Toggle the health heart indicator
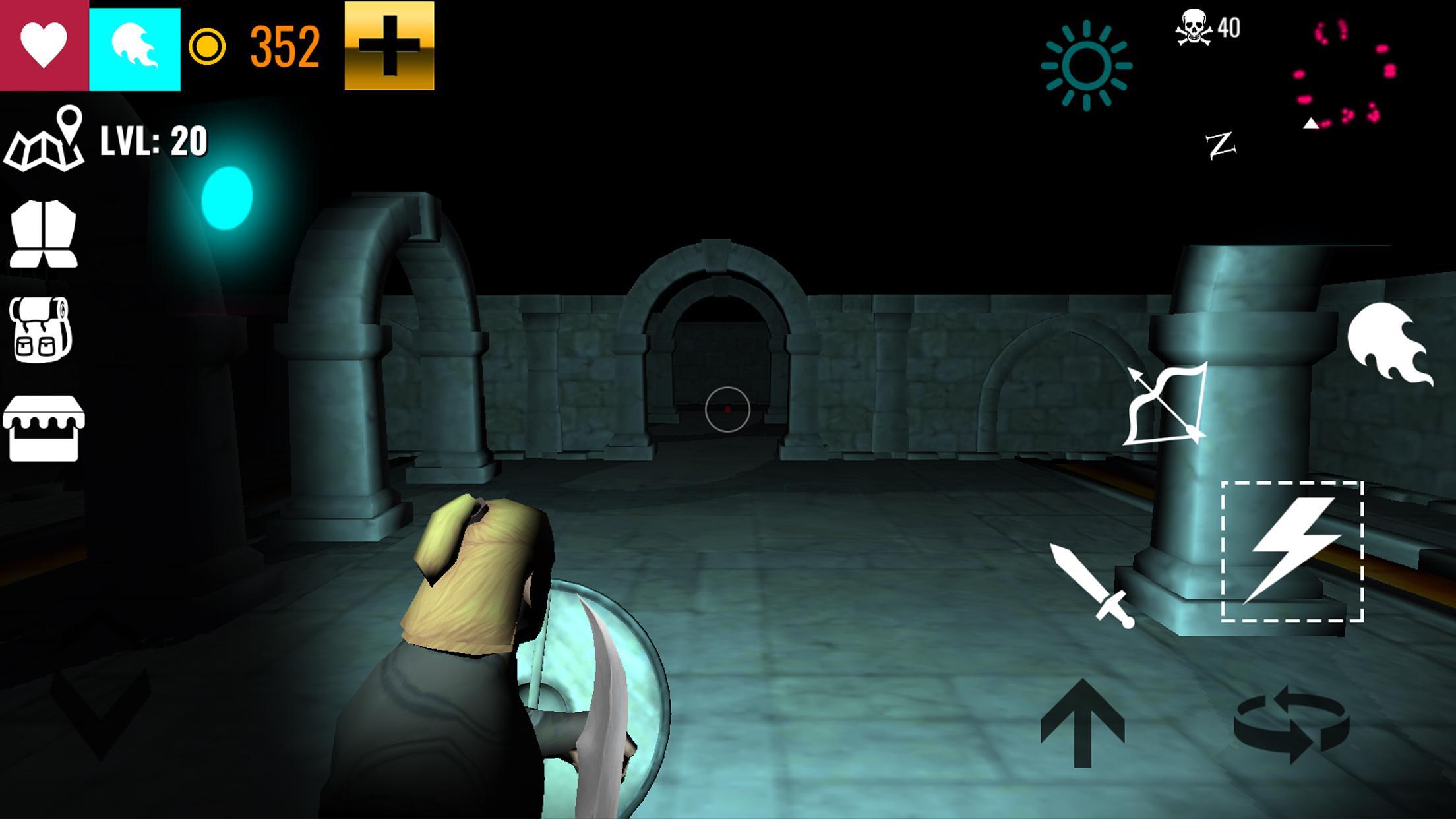 tap(42, 45)
